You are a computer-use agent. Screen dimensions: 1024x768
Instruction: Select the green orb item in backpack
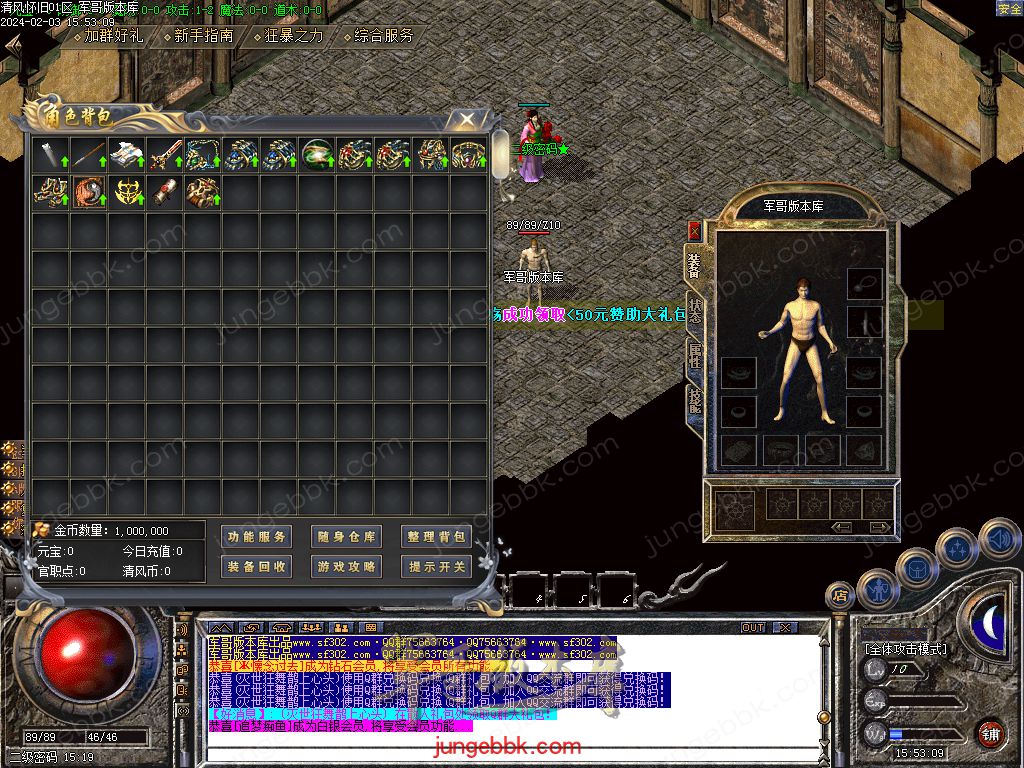[x=317, y=155]
